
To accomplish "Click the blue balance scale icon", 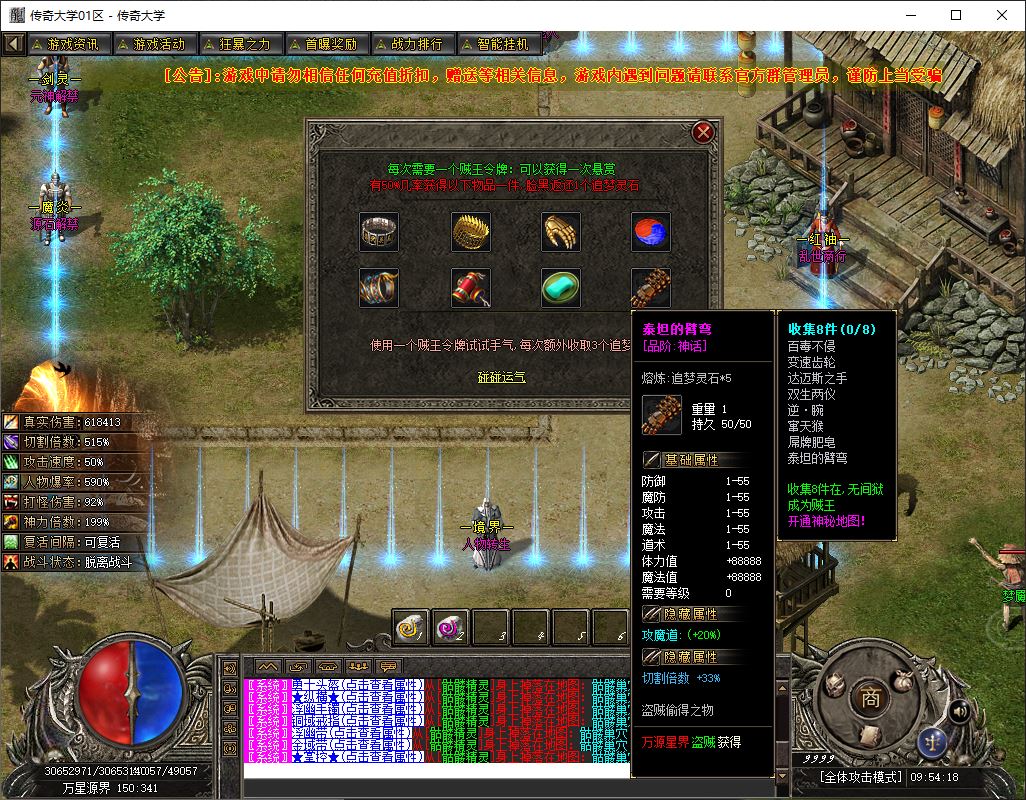I will point(932,742).
